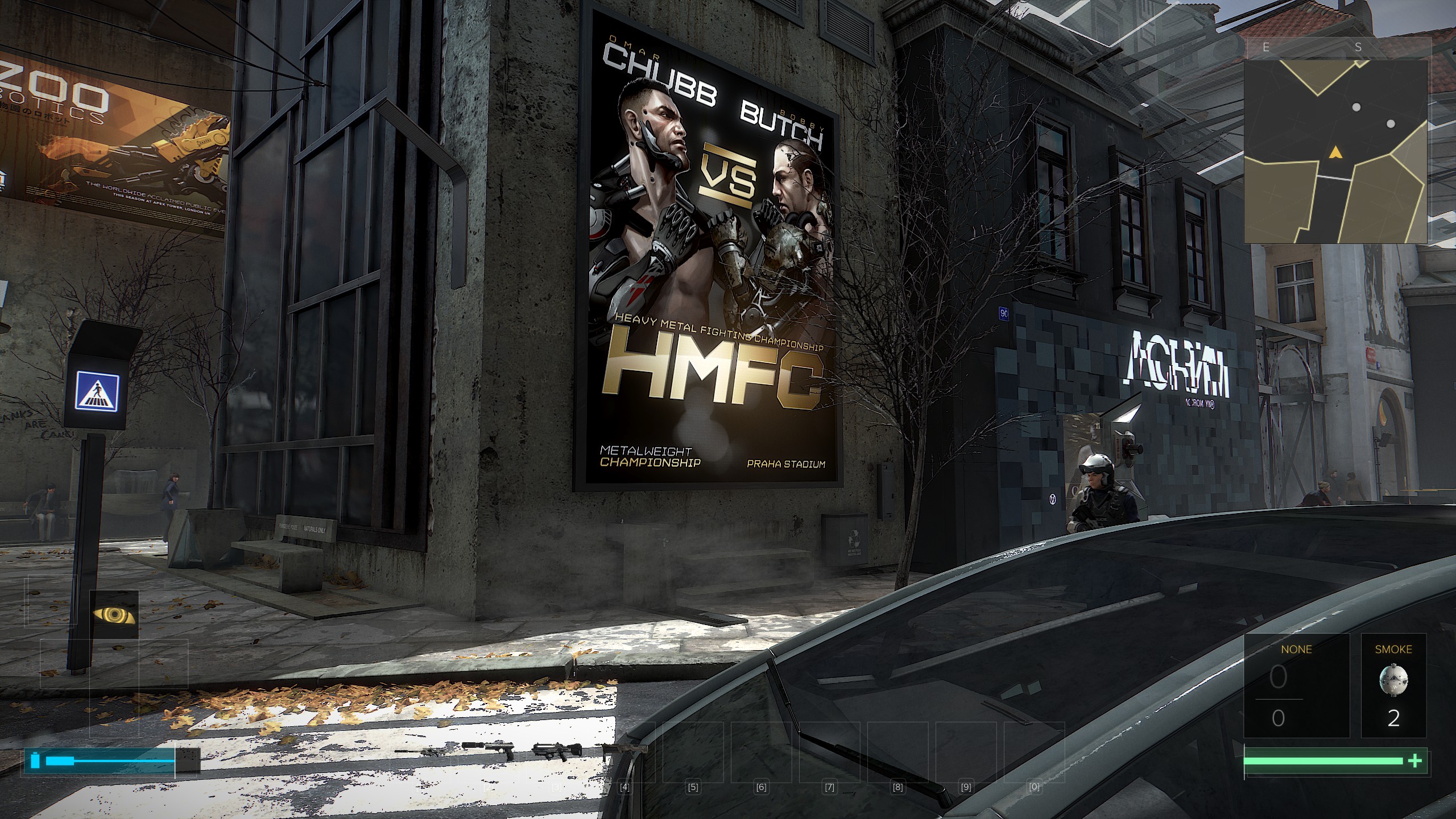Equip the long-barreled rifle in the hotbar
Viewport: 1456px width, 819px height.
click(x=420, y=751)
